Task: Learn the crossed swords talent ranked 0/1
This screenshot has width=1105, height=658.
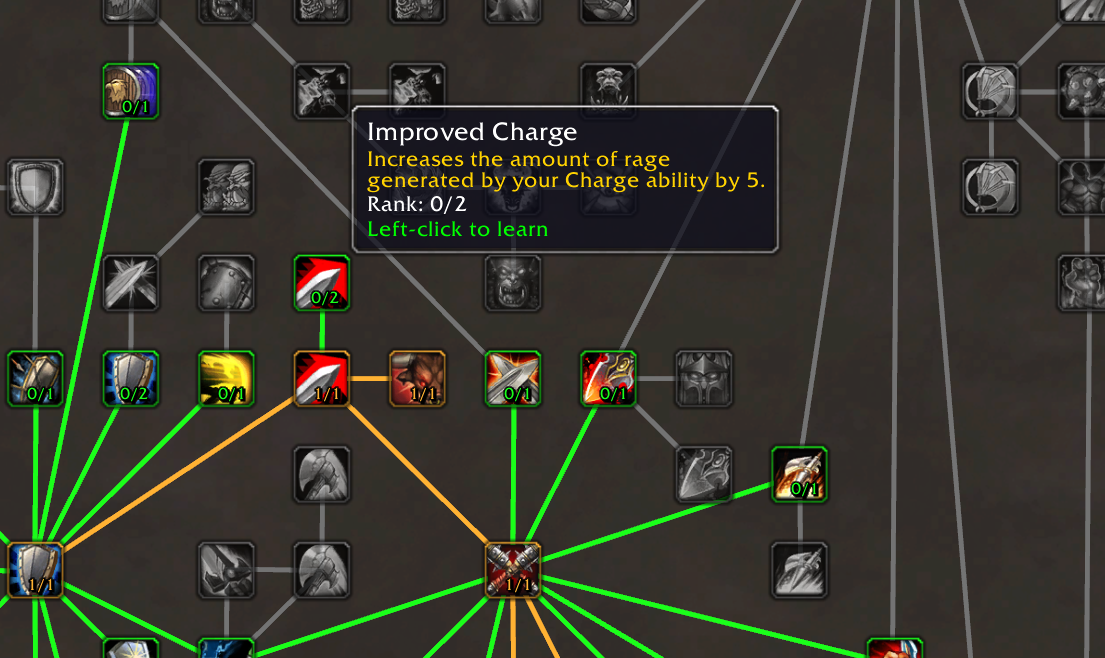Action: pos(513,379)
